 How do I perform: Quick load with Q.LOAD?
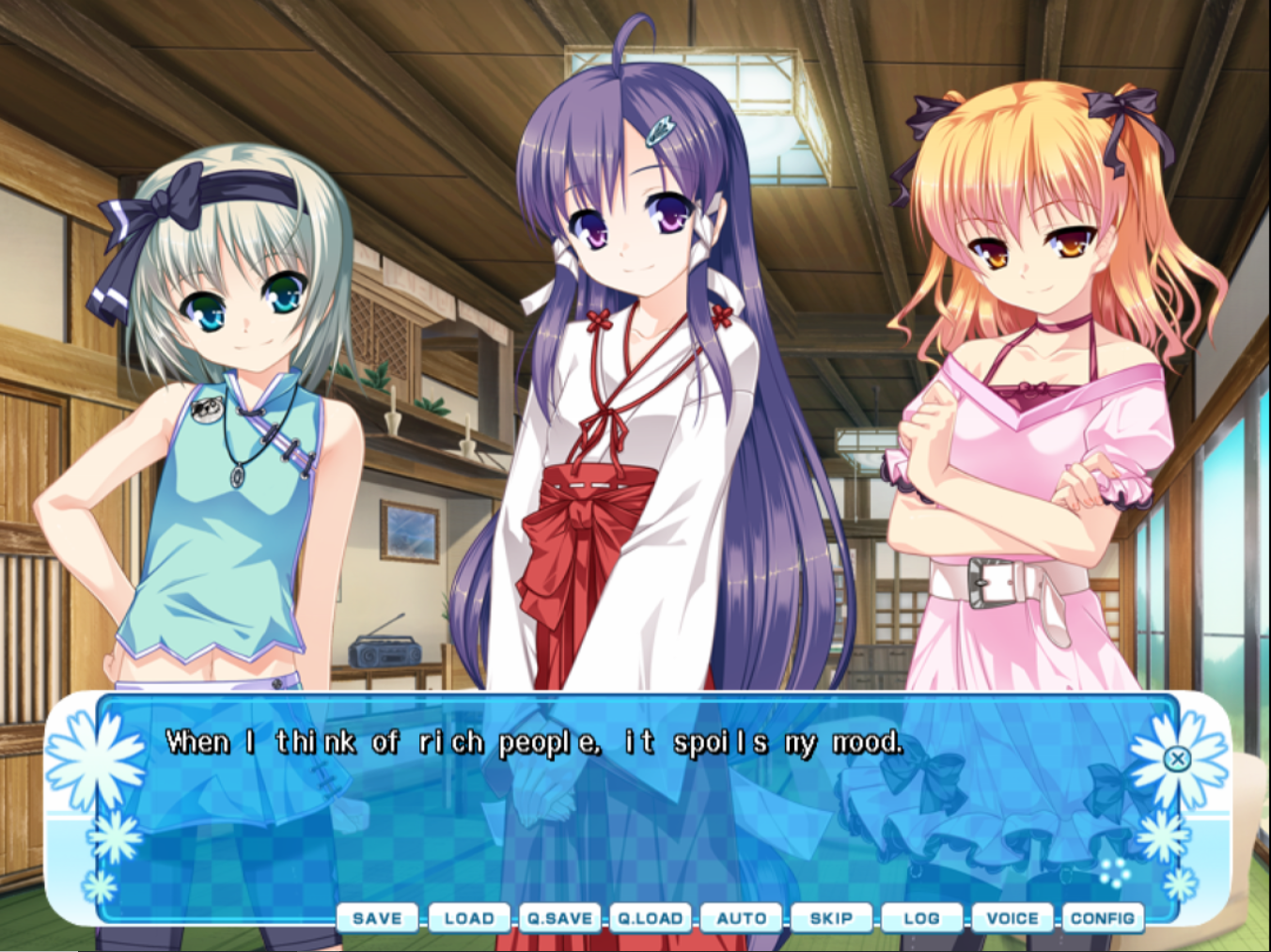(650, 918)
